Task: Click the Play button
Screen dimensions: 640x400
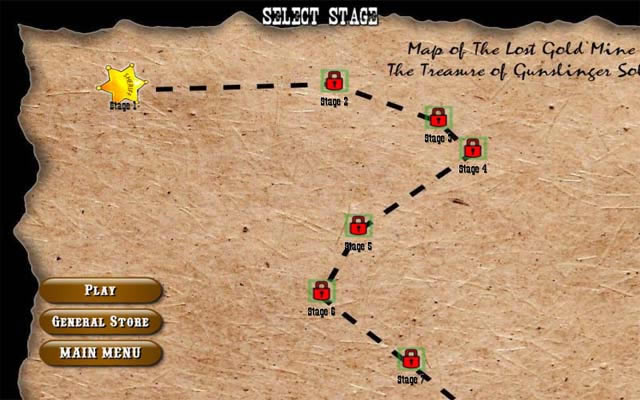Action: click(100, 291)
